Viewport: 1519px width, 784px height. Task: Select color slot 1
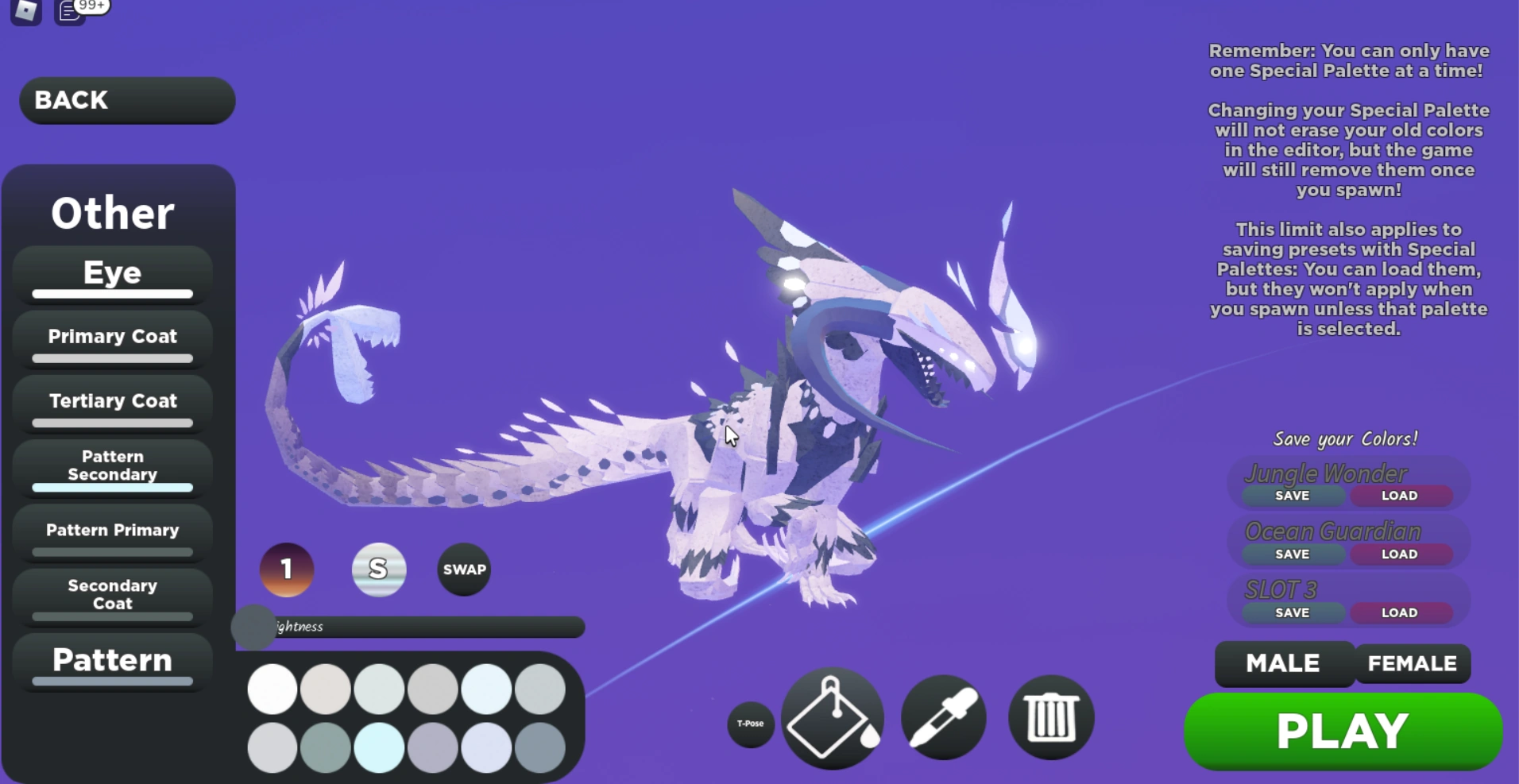coord(287,570)
